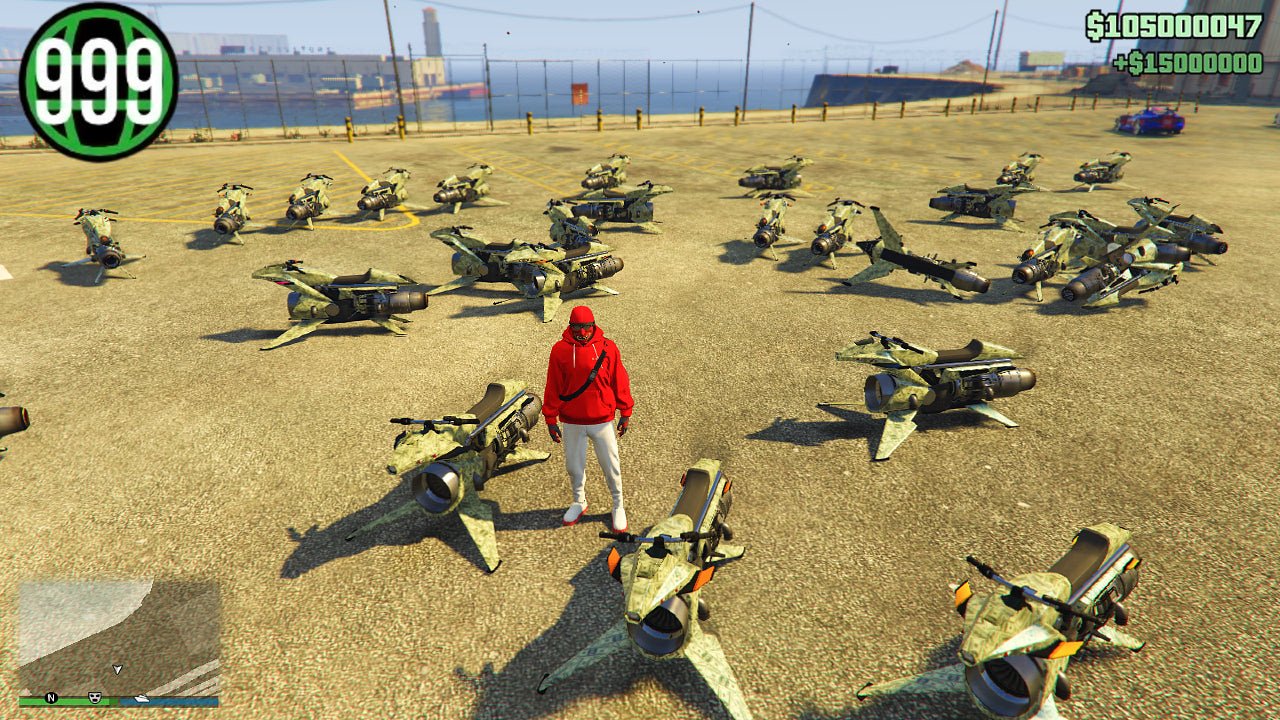Select the green rank 999 globe badge
Viewport: 1280px width, 720px height.
(x=98, y=81)
